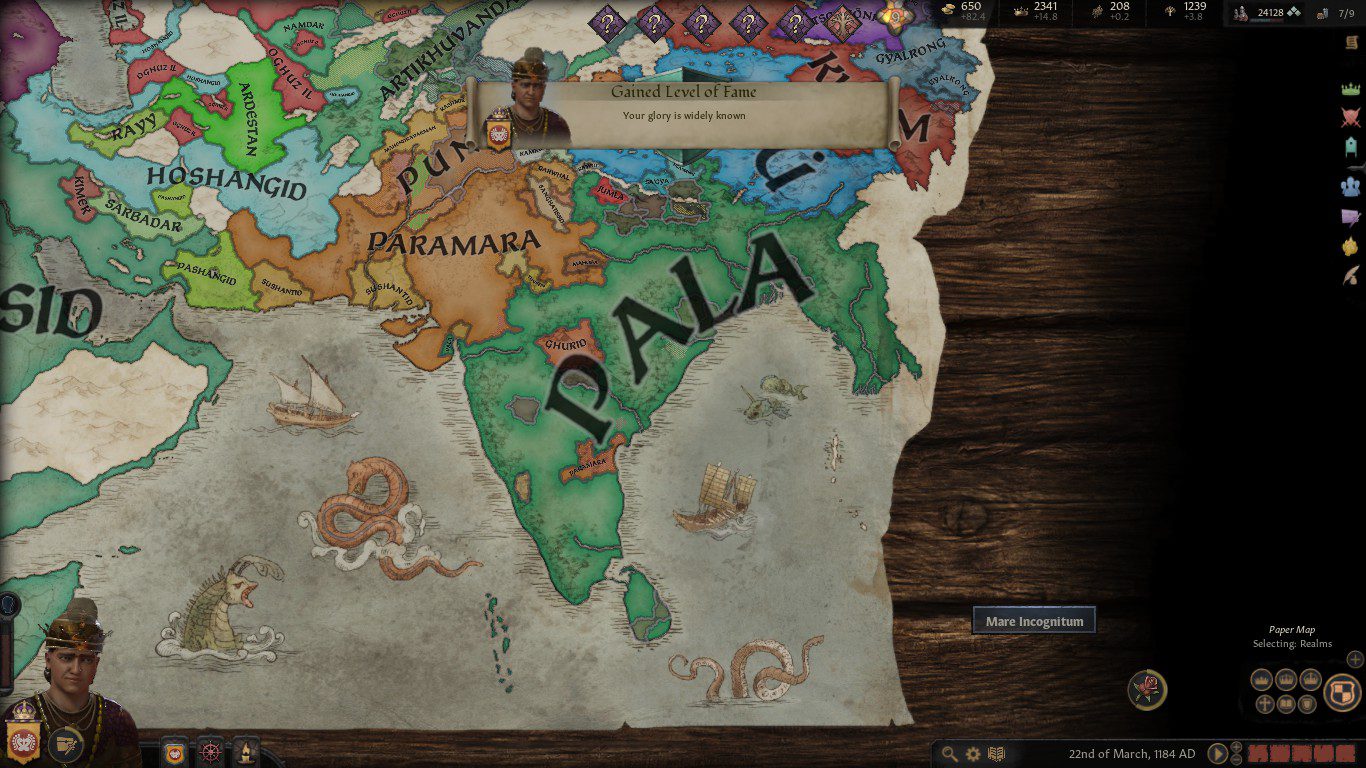This screenshot has height=768, width=1366.
Task: Open the game settings gear
Action: click(x=973, y=754)
